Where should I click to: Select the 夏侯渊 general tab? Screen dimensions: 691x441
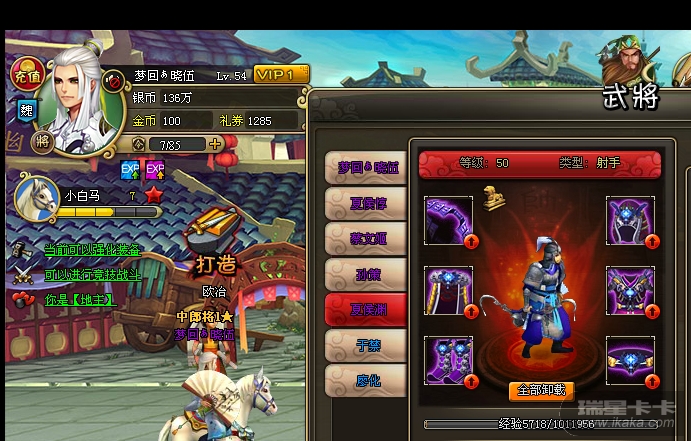coord(367,310)
